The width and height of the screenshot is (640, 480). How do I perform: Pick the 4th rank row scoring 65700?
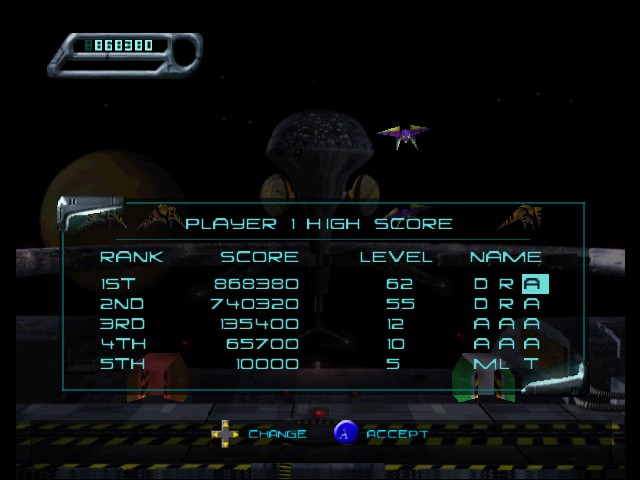[x=320, y=344]
